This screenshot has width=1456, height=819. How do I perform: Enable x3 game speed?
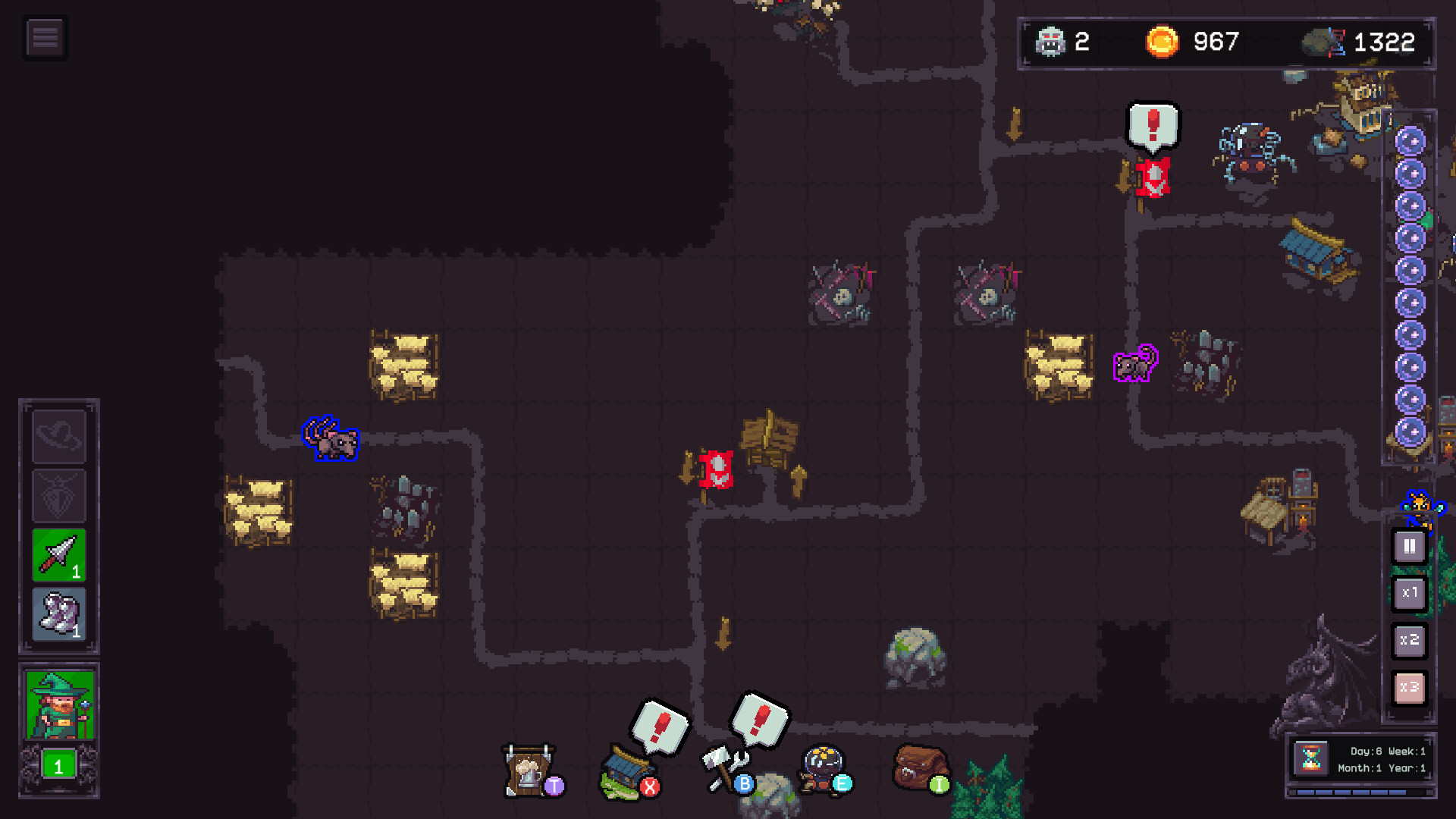point(1408,687)
